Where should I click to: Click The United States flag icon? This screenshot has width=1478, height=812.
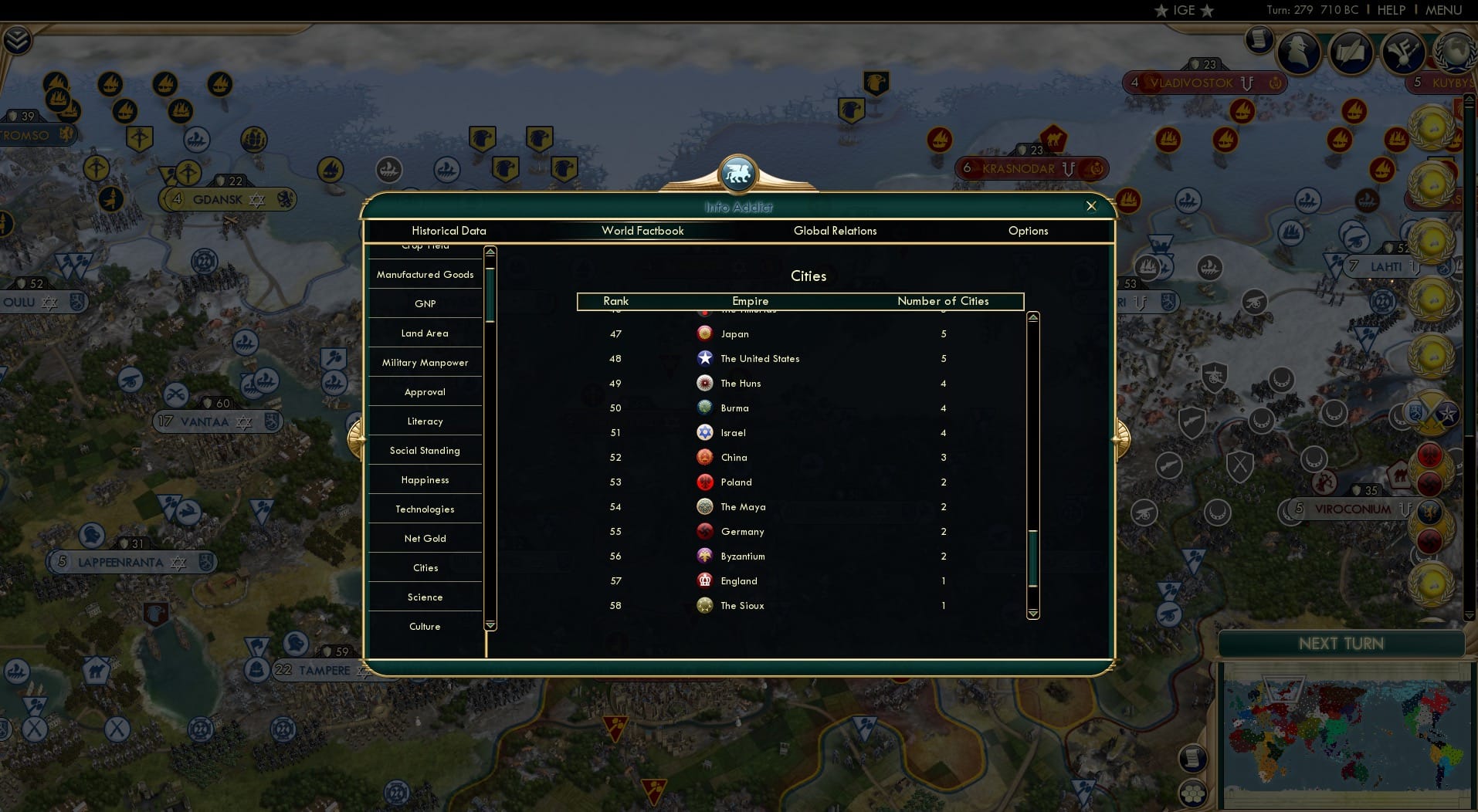point(705,358)
